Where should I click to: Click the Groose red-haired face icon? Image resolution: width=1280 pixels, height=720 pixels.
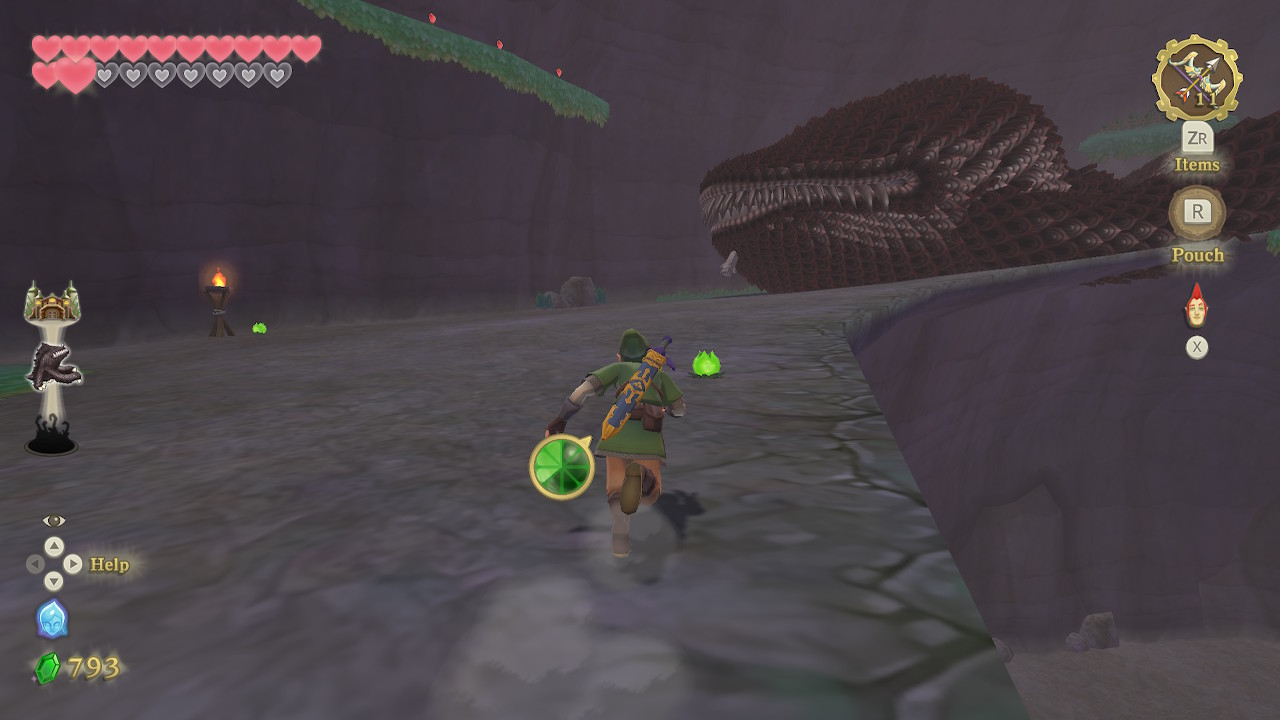(x=1196, y=306)
